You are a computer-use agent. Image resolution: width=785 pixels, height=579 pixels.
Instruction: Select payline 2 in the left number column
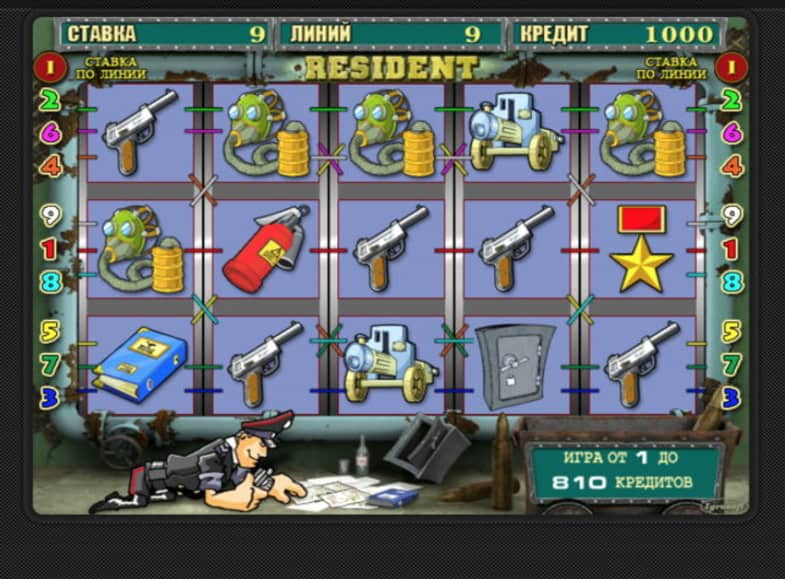50,100
